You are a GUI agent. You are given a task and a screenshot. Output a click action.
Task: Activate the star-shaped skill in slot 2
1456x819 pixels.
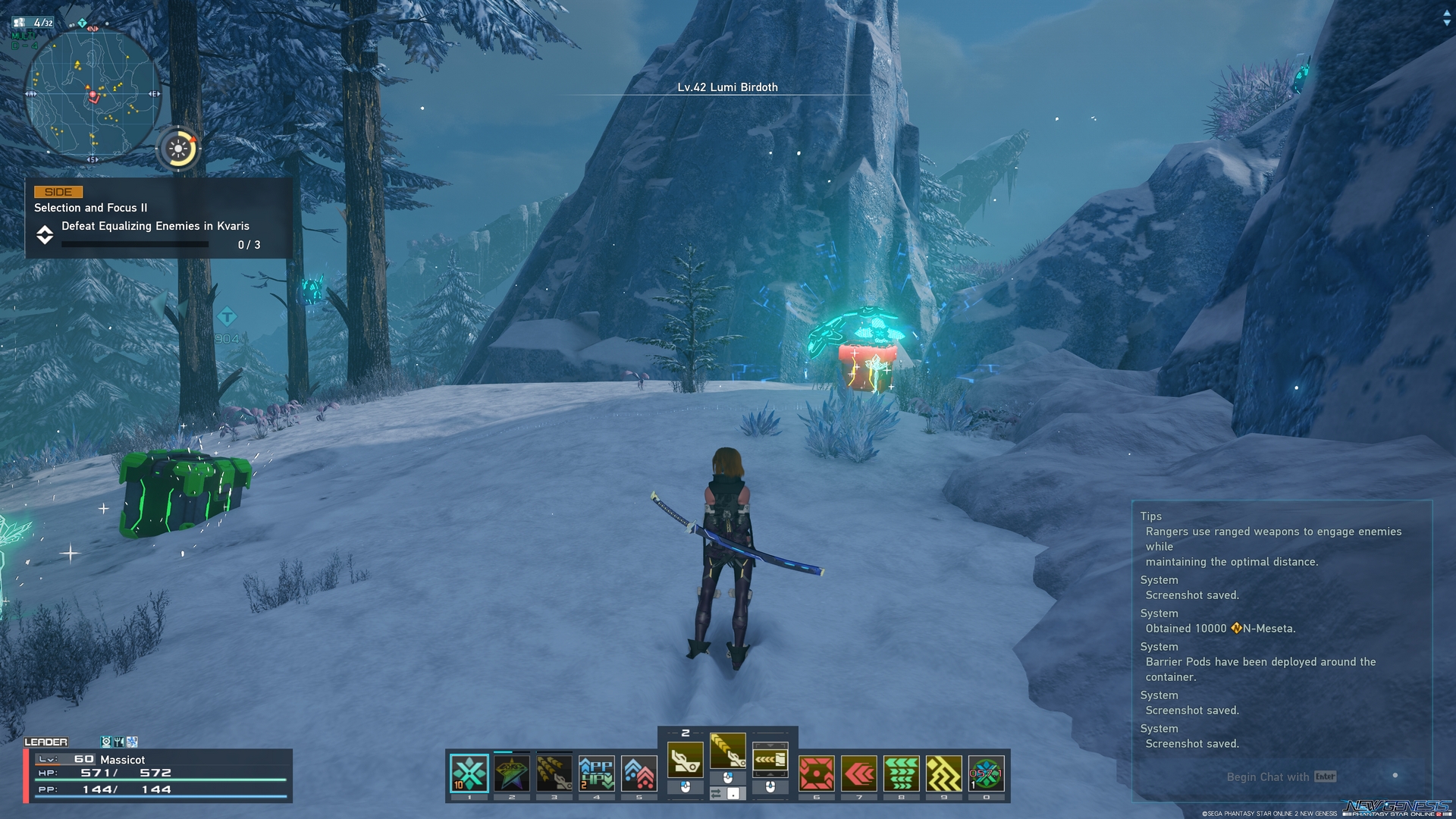[x=511, y=772]
